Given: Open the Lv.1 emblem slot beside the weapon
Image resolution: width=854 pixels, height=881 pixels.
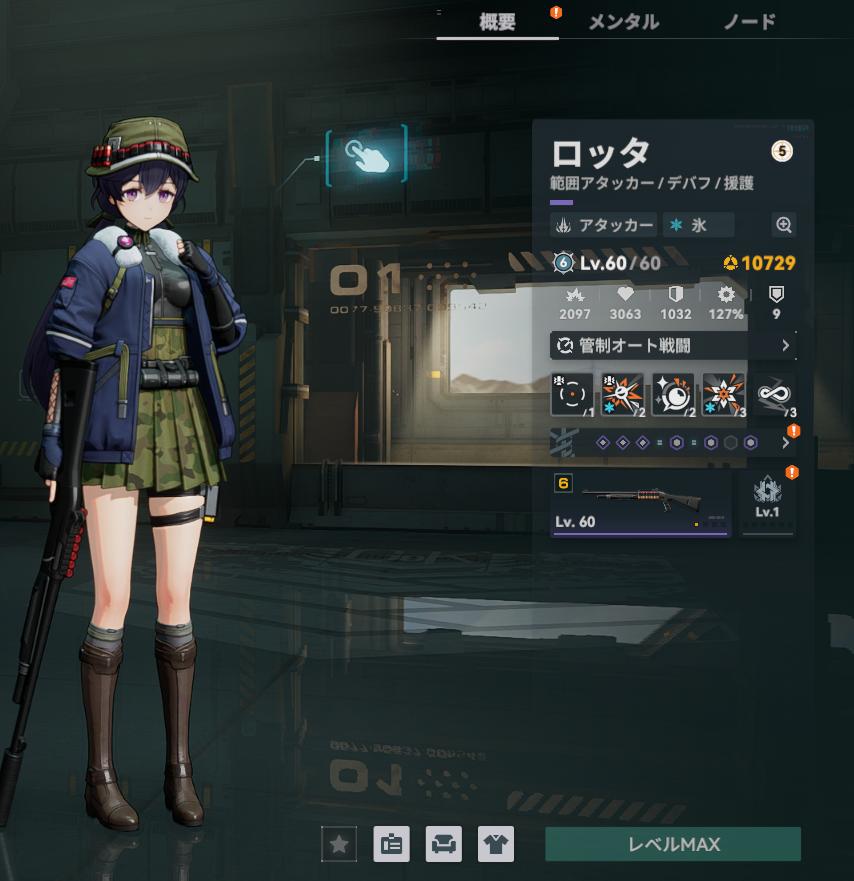Looking at the screenshot, I should (767, 502).
